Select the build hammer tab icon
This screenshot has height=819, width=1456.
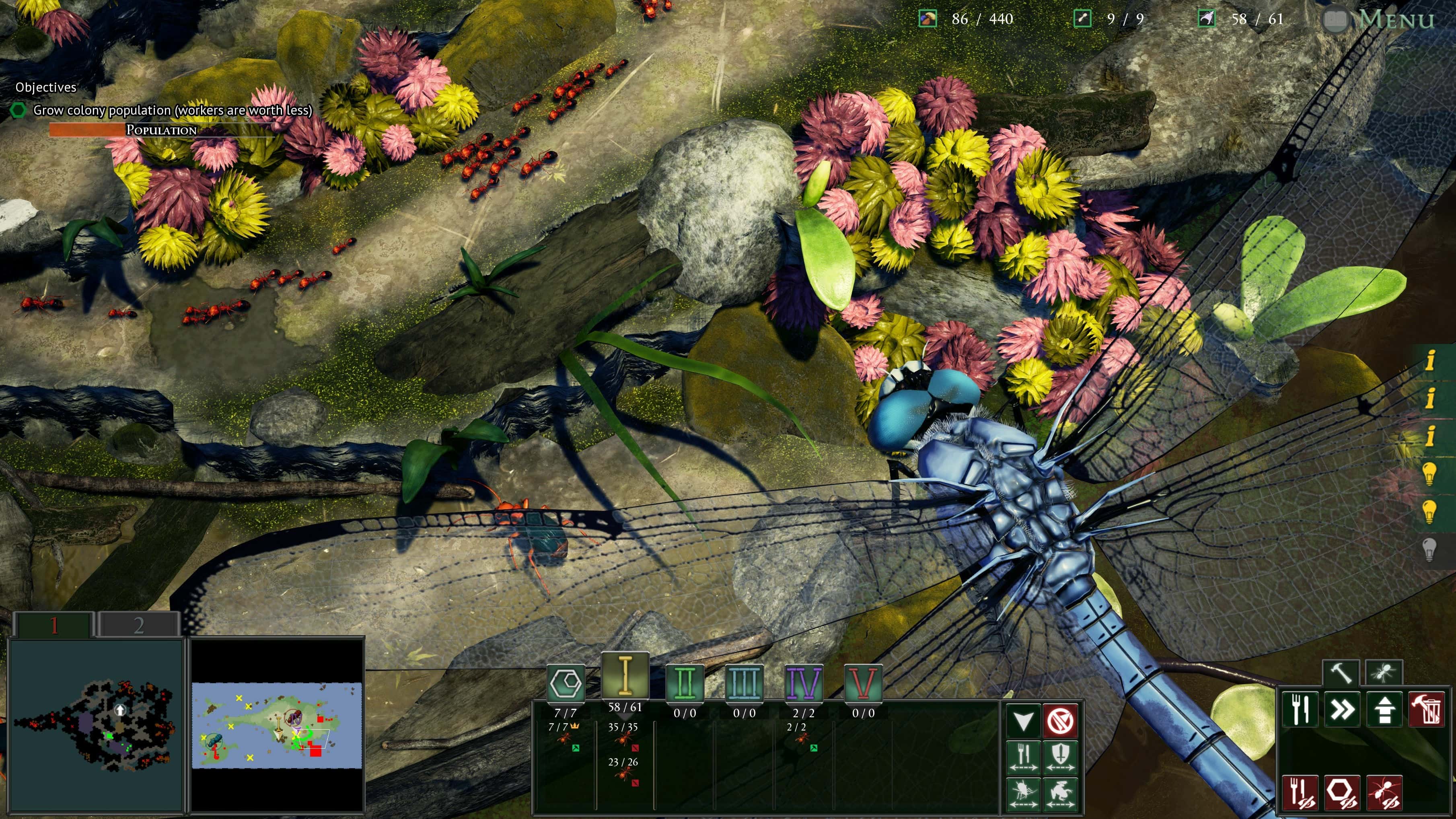[1341, 671]
